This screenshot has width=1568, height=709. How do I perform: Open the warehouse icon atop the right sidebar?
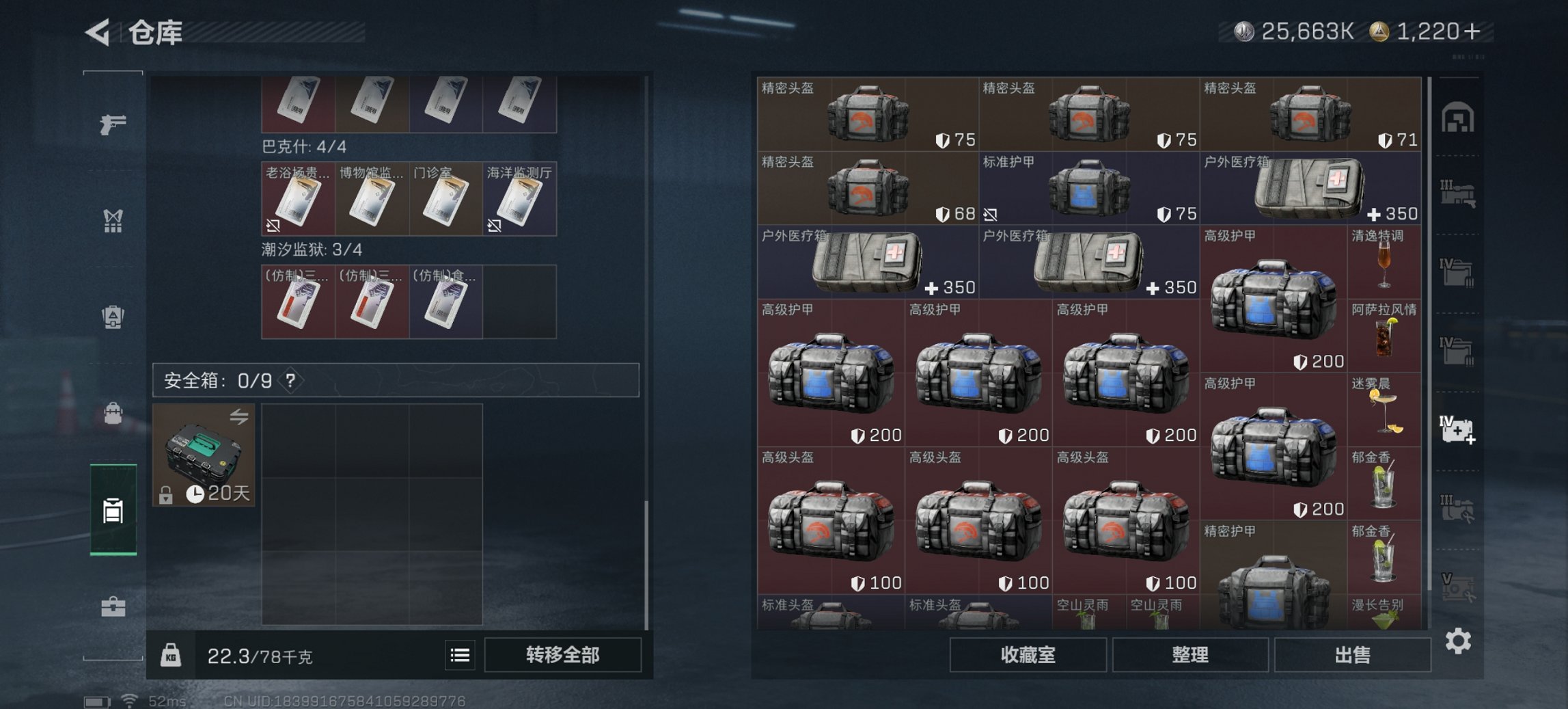click(1457, 118)
